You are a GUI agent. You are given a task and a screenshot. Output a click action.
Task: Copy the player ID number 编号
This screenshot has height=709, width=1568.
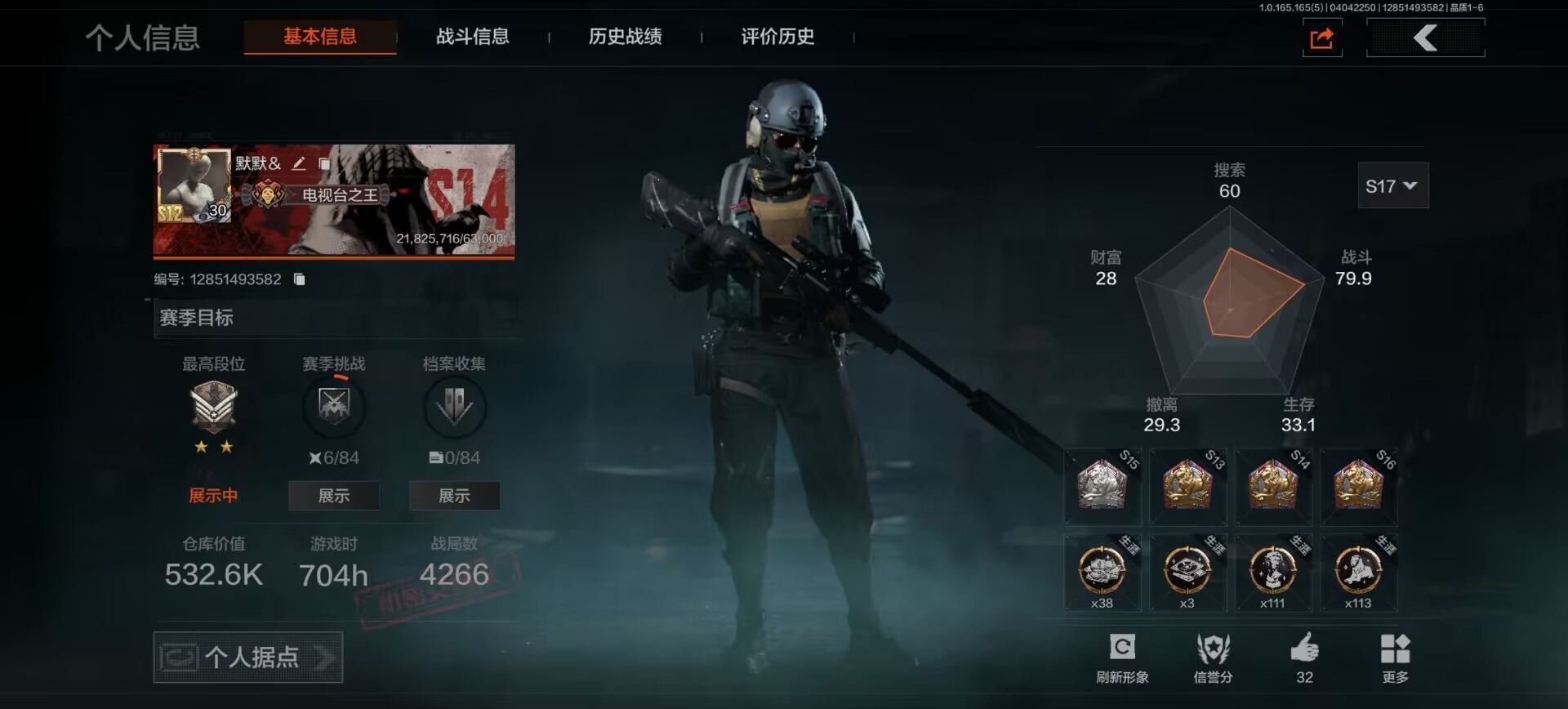click(x=300, y=279)
